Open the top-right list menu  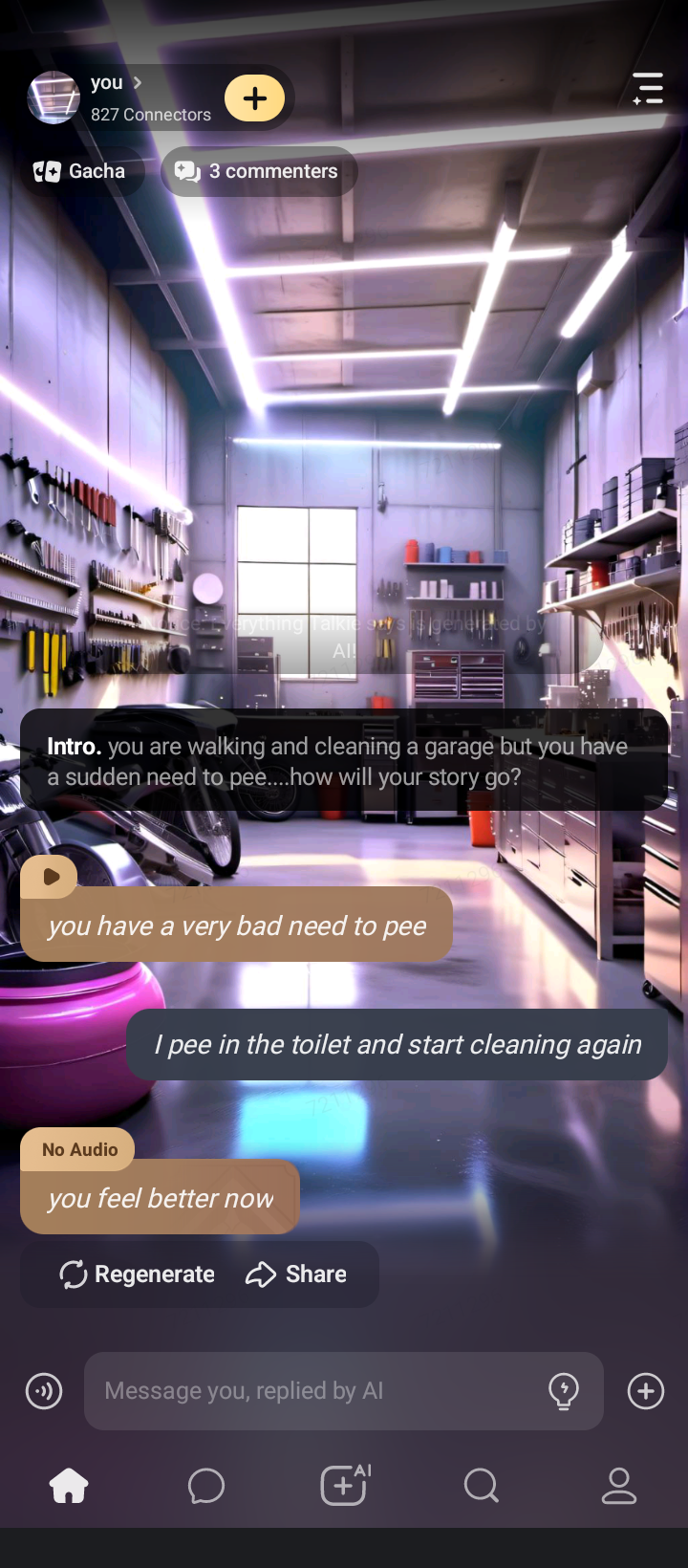click(x=648, y=89)
